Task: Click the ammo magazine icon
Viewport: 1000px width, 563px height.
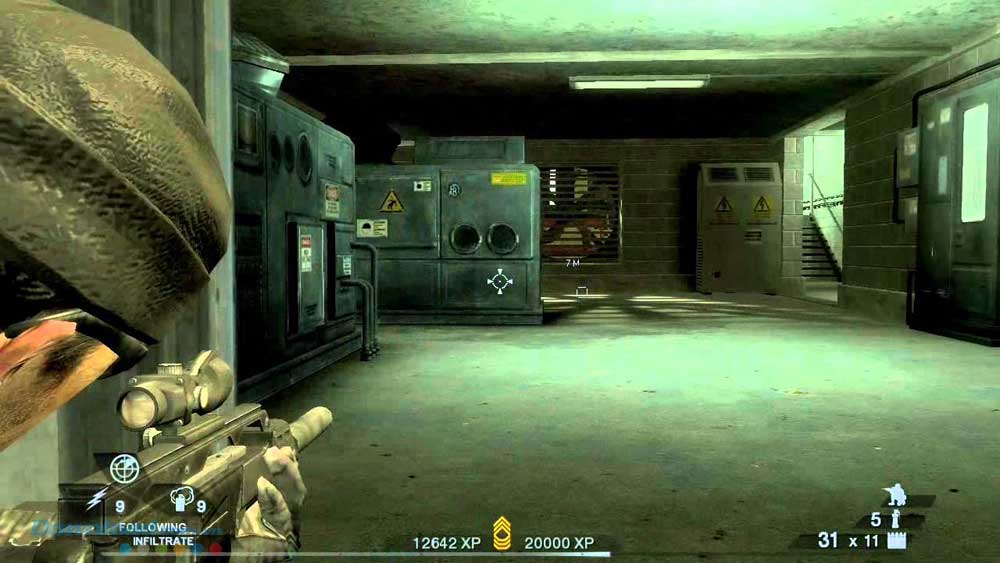Action: pos(896,541)
